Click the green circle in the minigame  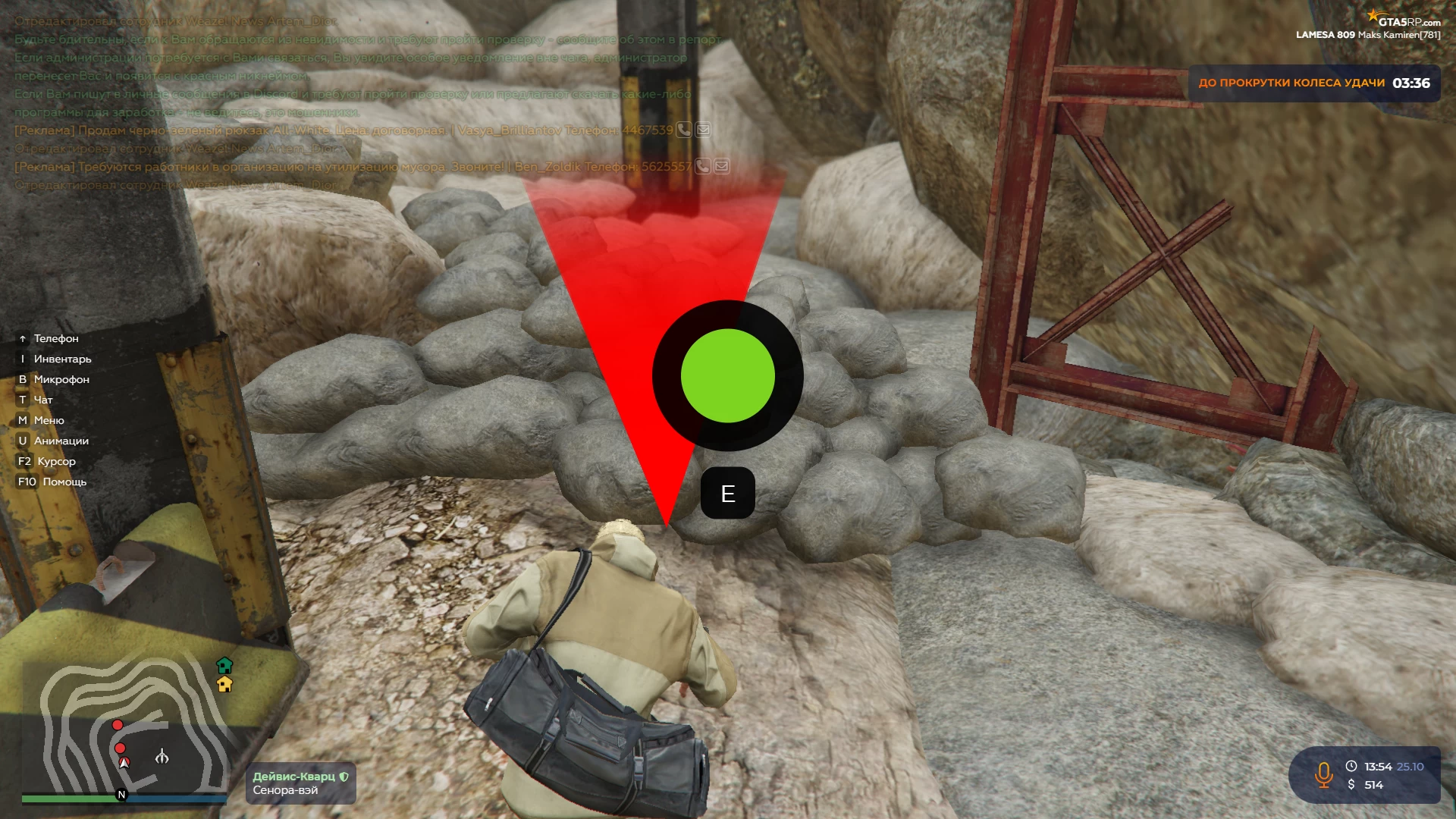click(727, 375)
